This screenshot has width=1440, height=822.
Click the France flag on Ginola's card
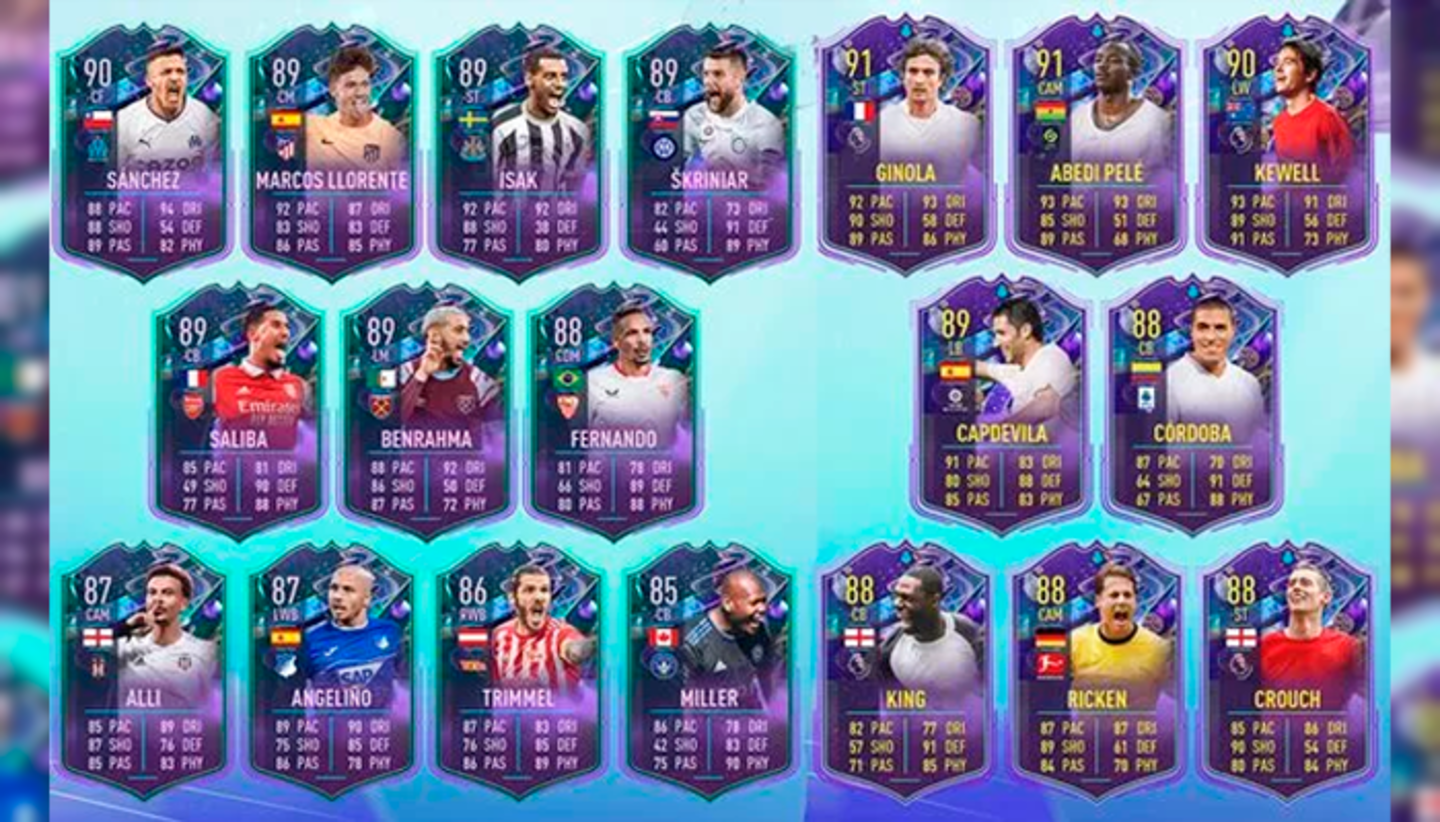click(861, 112)
